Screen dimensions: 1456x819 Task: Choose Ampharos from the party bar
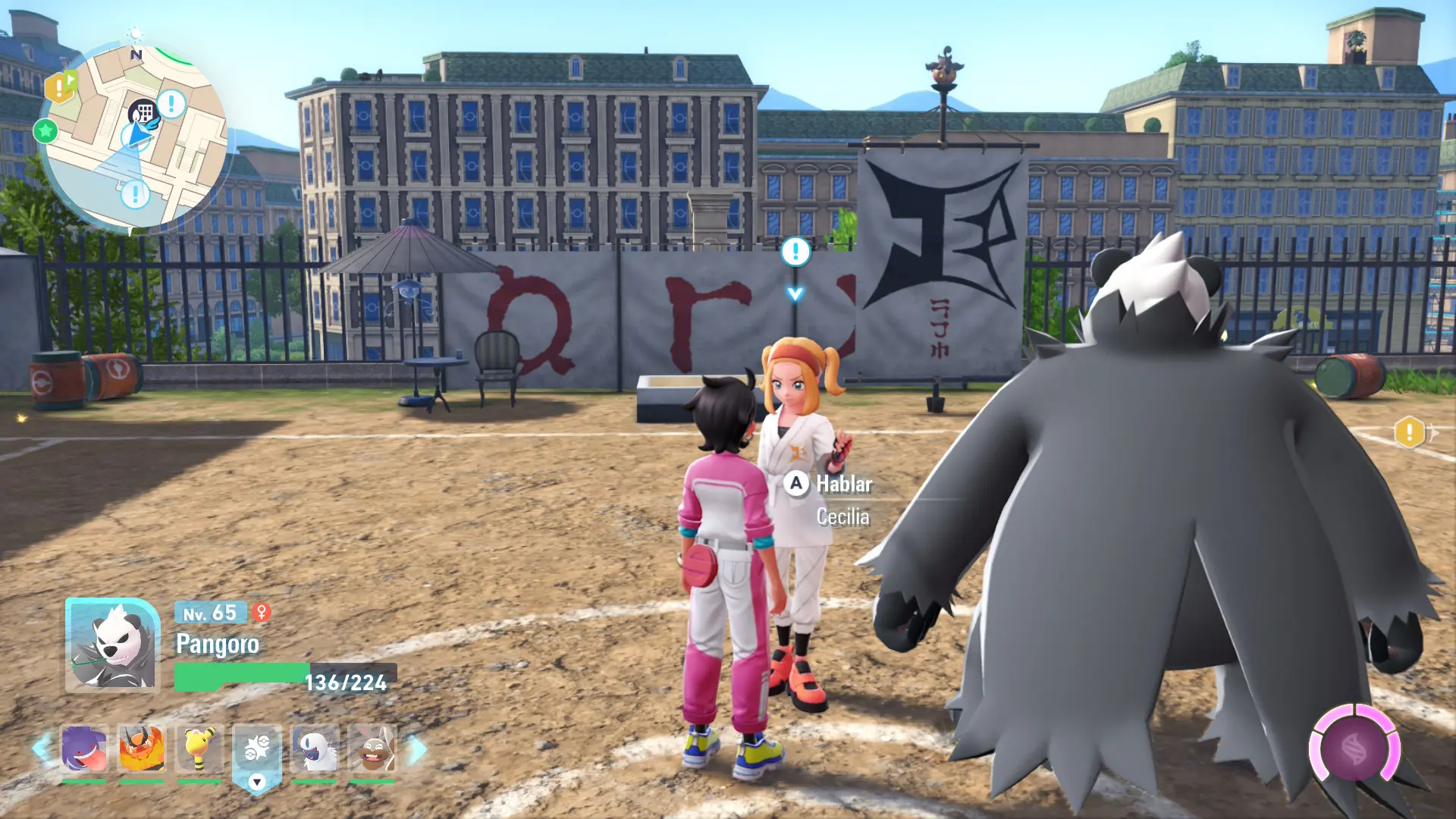pyautogui.click(x=199, y=748)
